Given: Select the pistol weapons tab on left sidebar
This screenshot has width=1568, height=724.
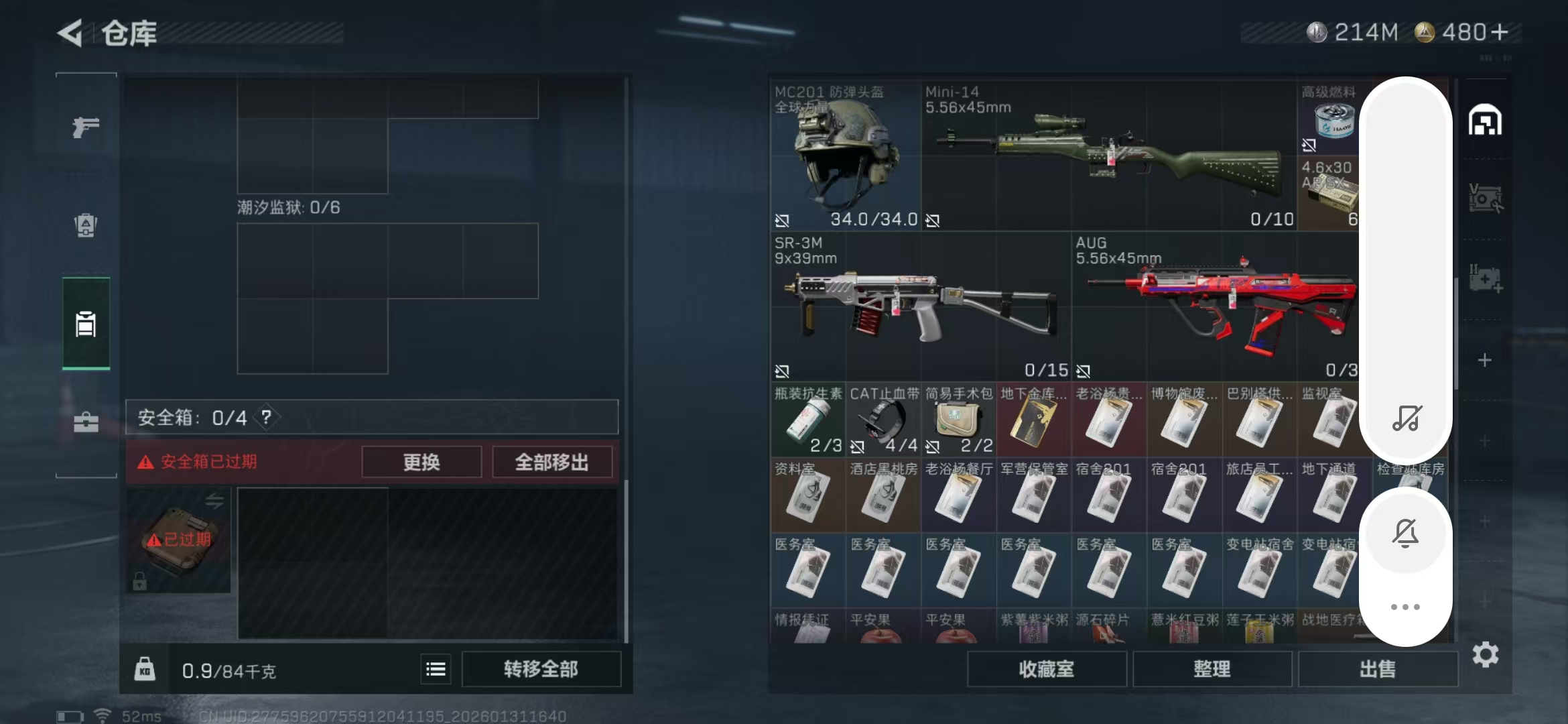Looking at the screenshot, I should point(85,126).
